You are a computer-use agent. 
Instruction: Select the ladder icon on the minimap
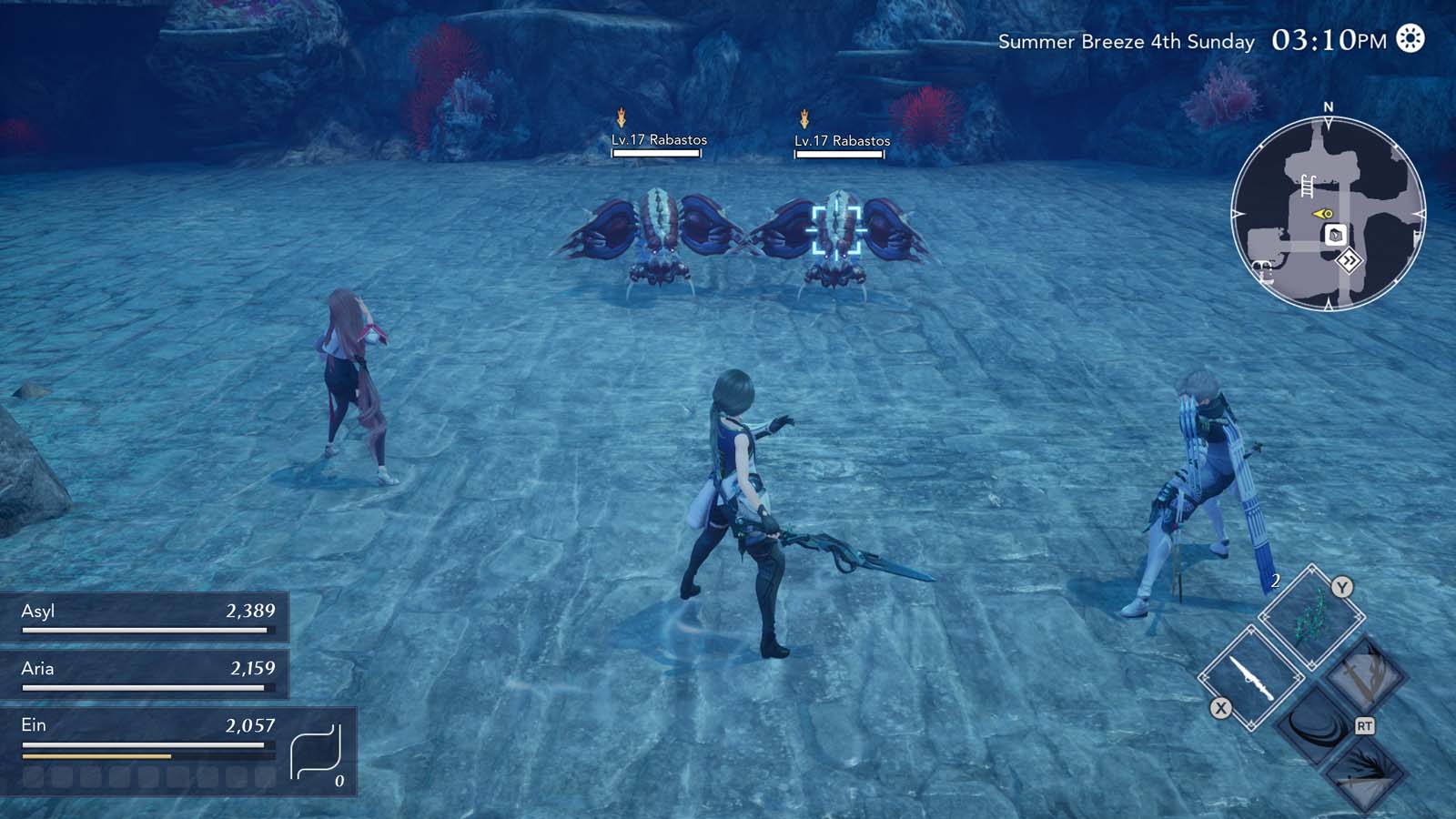(x=1307, y=187)
